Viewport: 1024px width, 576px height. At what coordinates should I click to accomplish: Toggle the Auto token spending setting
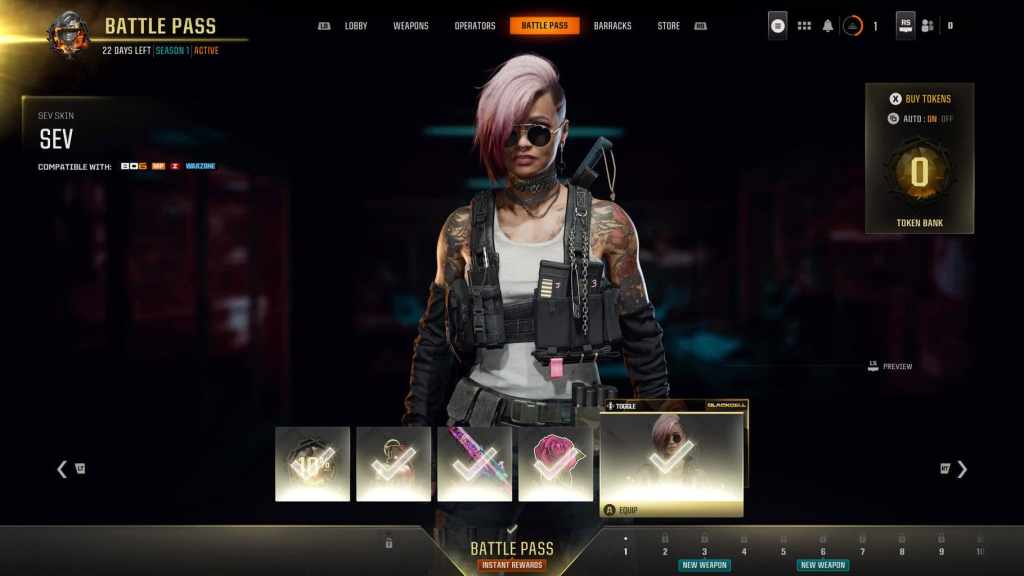click(x=920, y=119)
